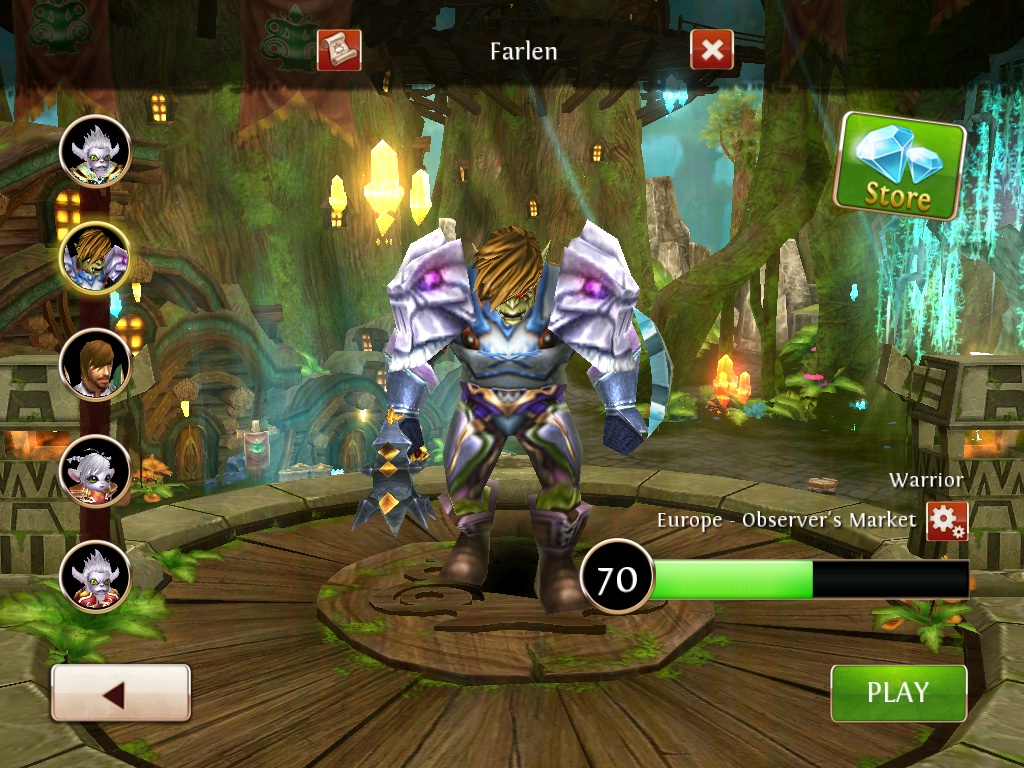Viewport: 1024px width, 768px height.
Task: Select the white-haired elf in gold-trimmed dark armor
Action: click(x=95, y=151)
